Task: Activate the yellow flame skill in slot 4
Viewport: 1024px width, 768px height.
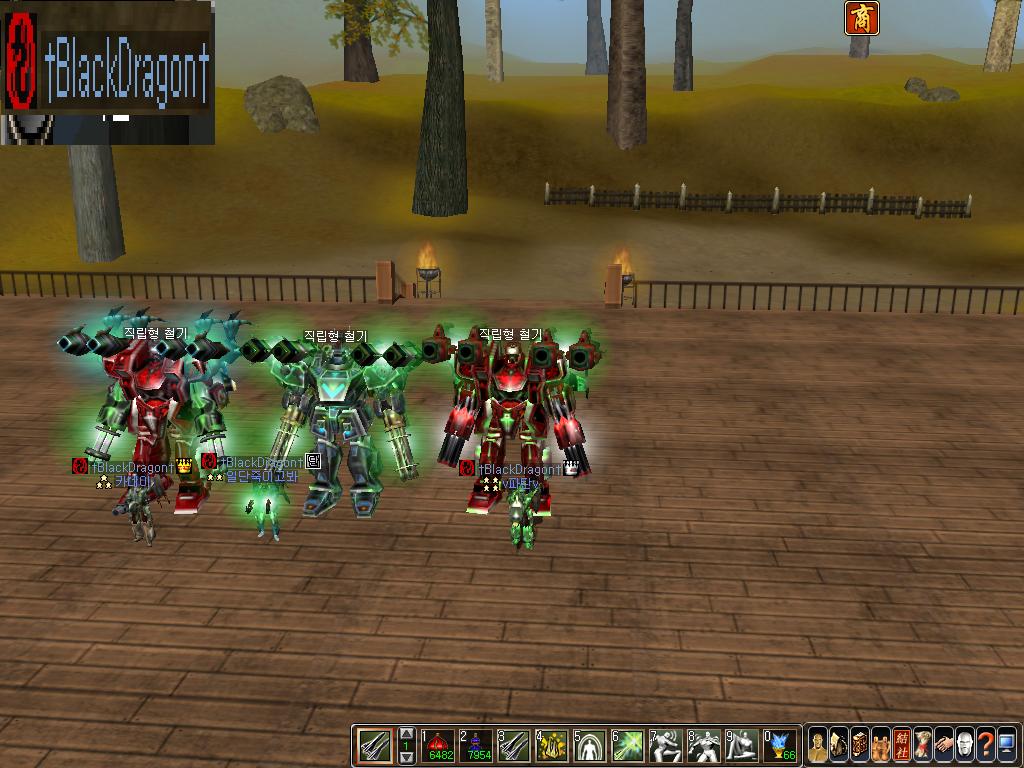Action: (553, 745)
